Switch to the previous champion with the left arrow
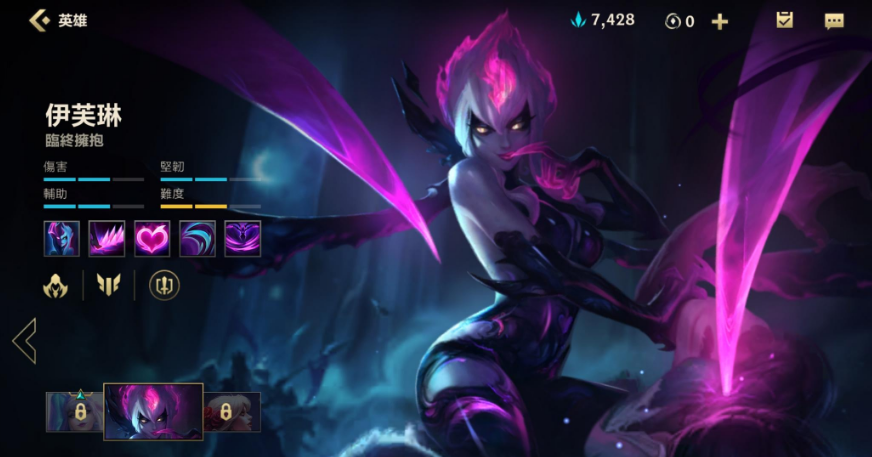The image size is (872, 457). (24, 340)
